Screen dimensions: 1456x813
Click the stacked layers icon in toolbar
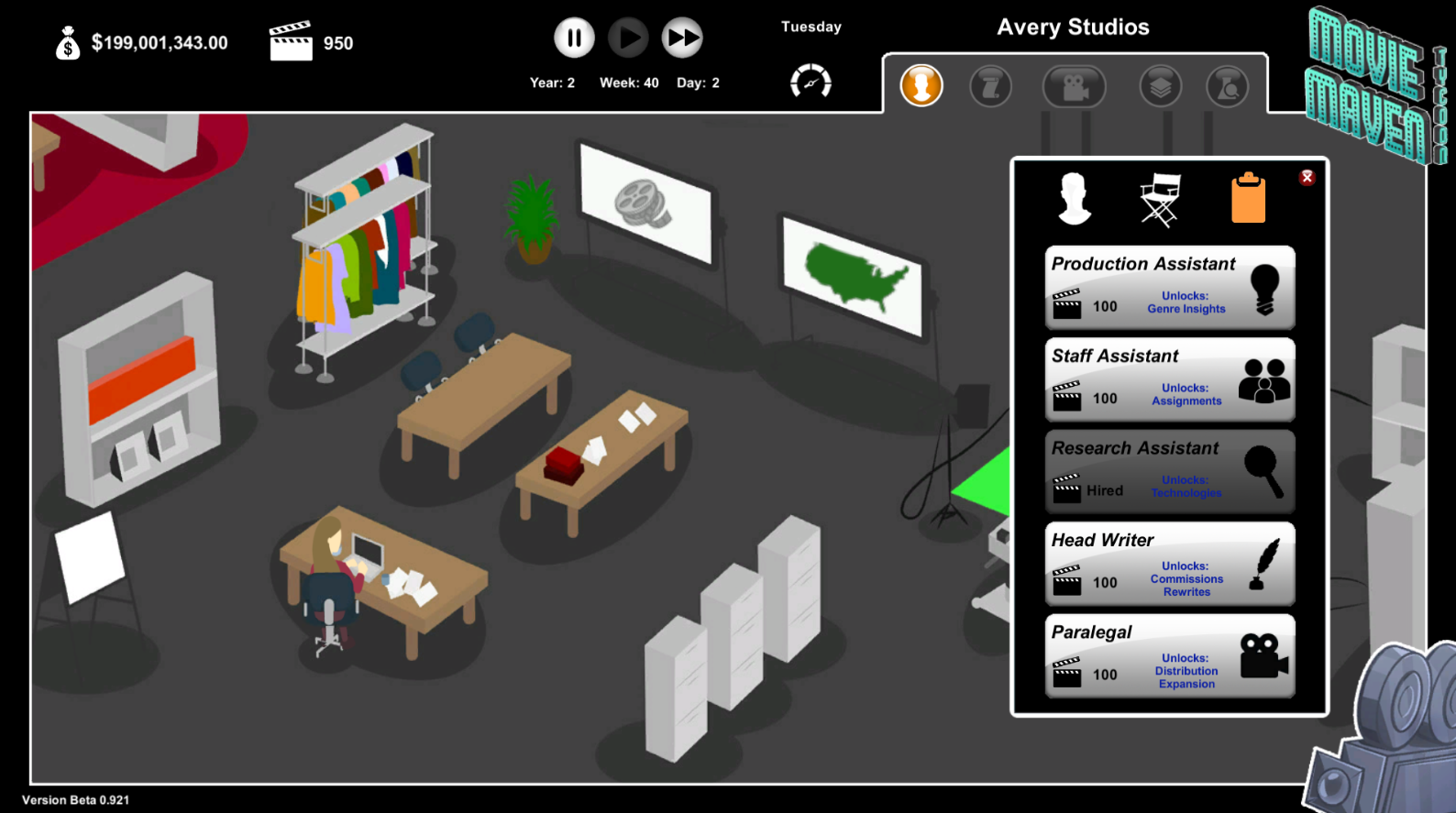click(x=1160, y=85)
